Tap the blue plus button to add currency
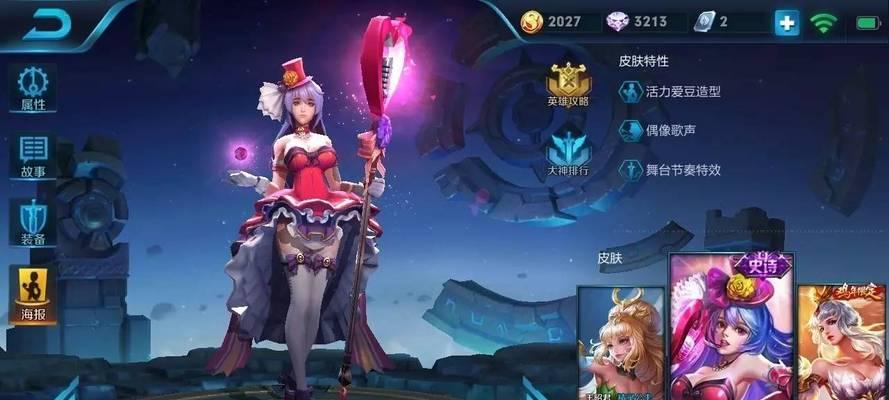889x400 pixels. click(x=787, y=22)
